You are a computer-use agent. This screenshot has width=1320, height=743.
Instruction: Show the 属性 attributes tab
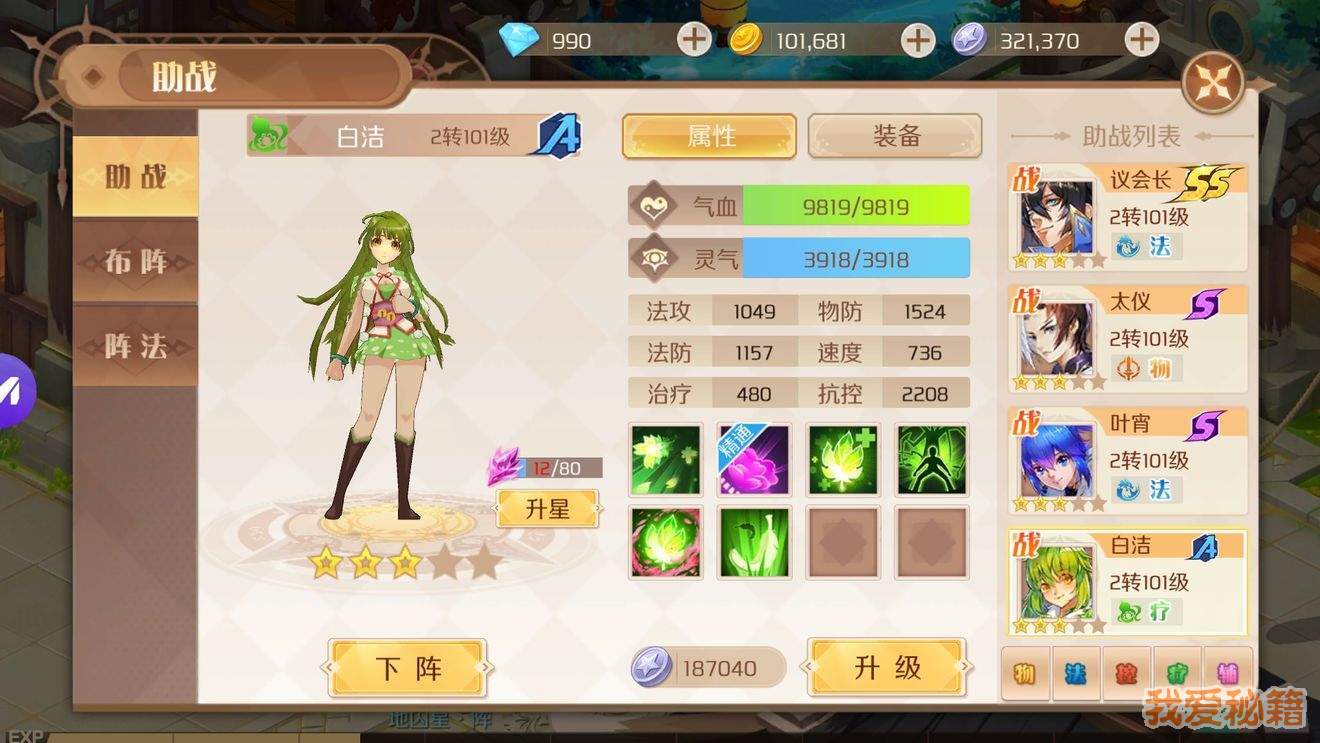pos(710,136)
